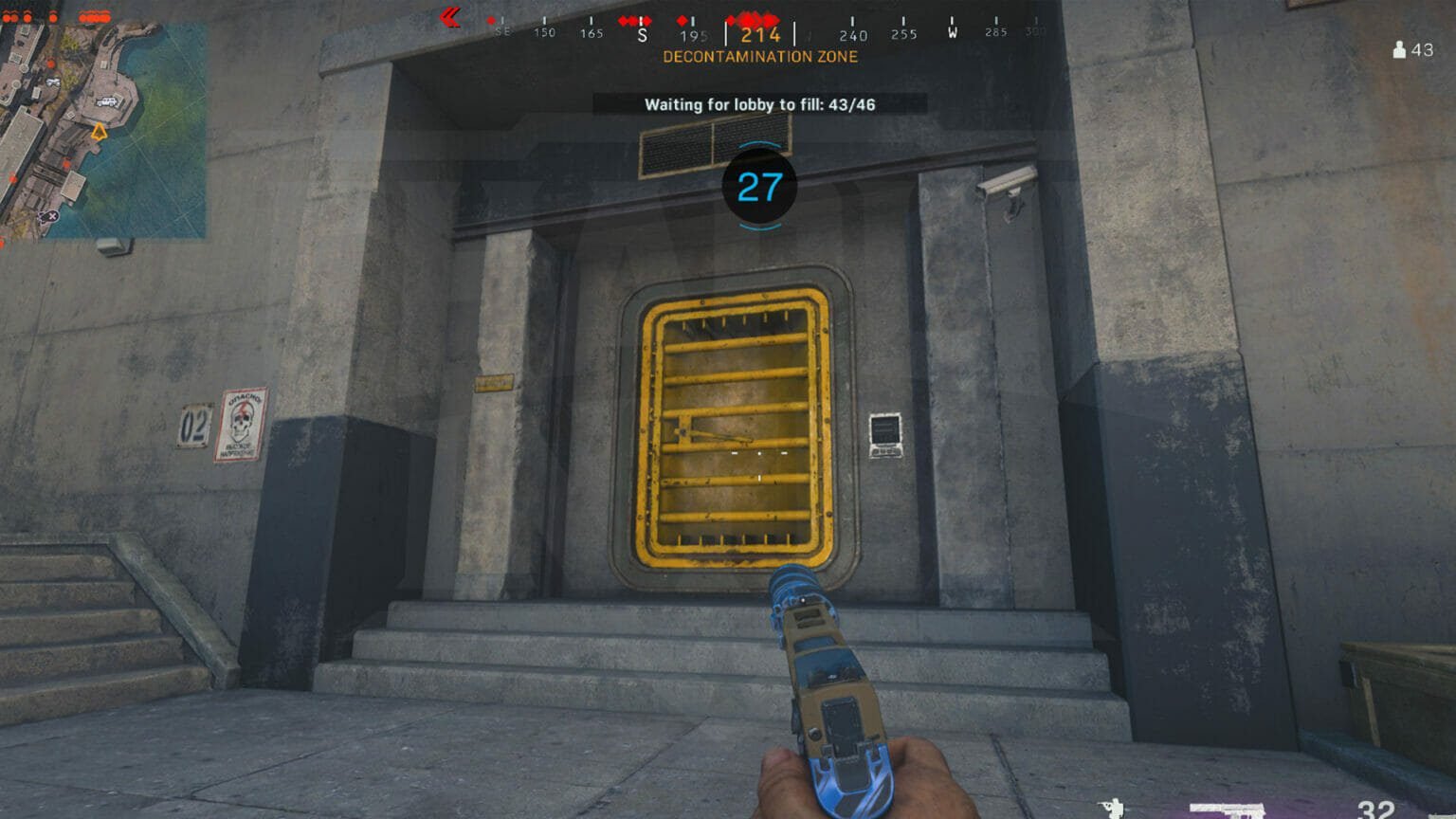Click the players remaining icon
Image resolution: width=1456 pixels, height=819 pixels.
click(1399, 49)
